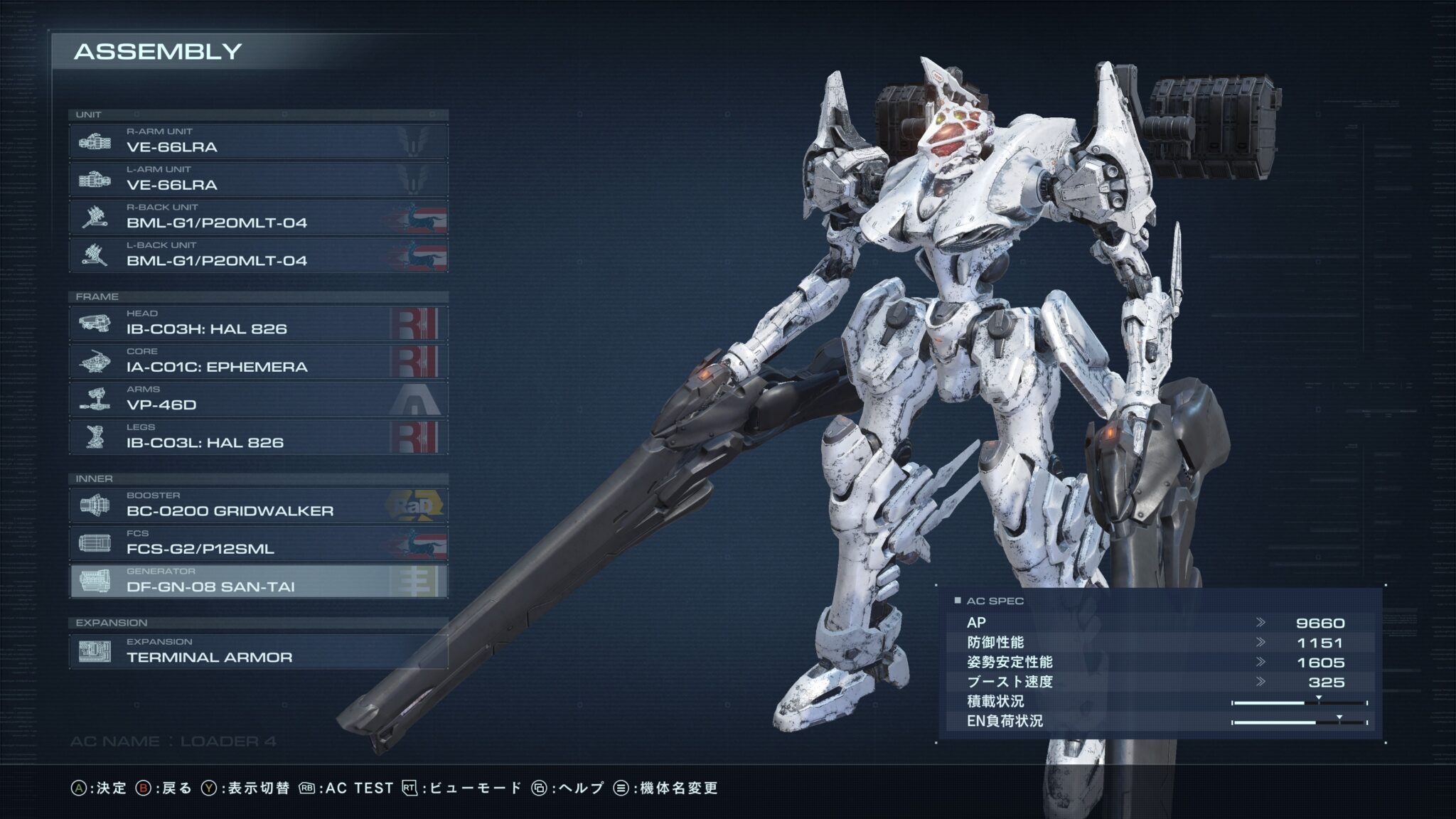Open the BOOSTER slot BC-0200 GRIDWALKER
1456x819 pixels.
[258, 505]
